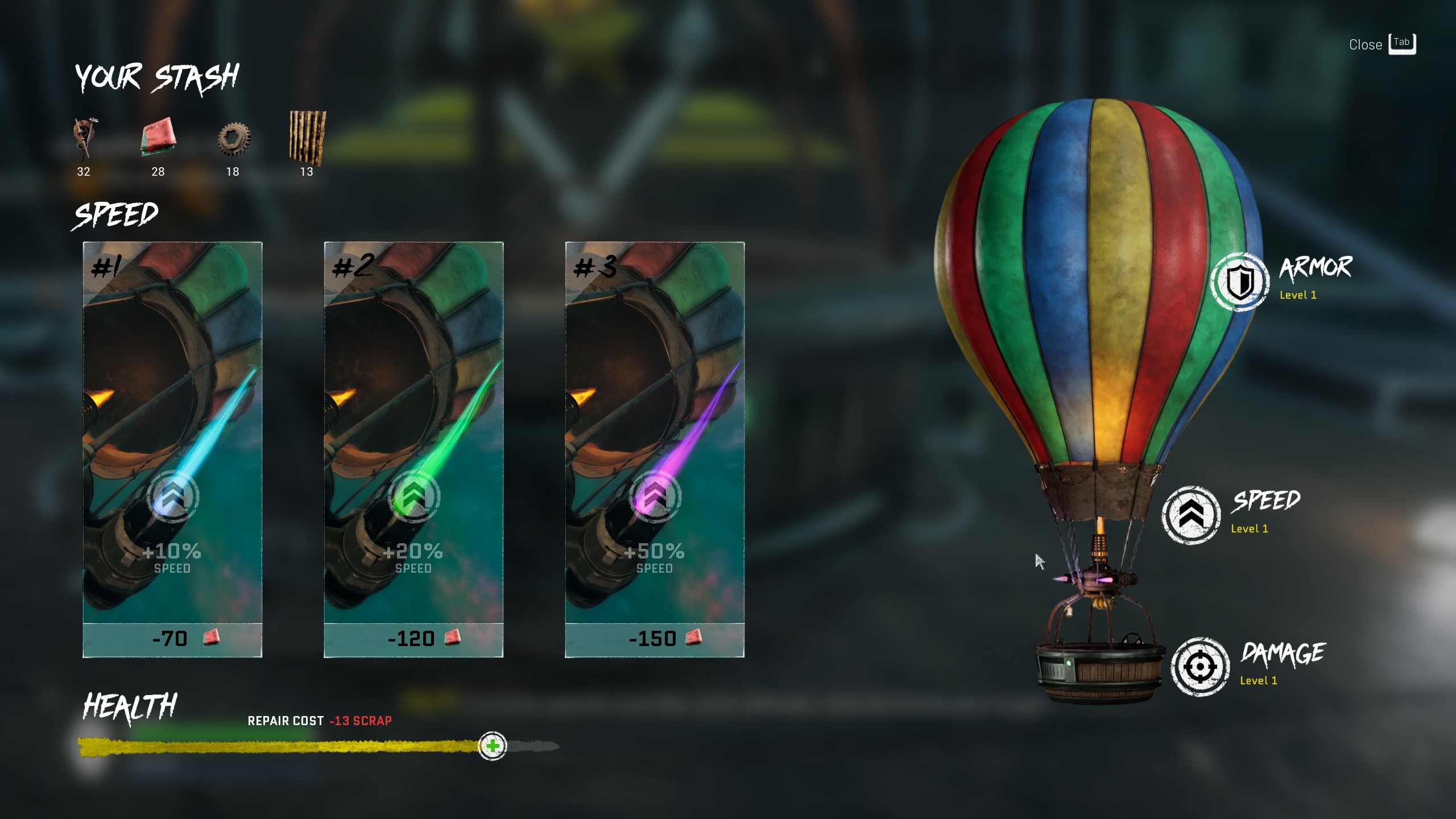
Task: Select the scrap resource icon with 32
Action: (x=84, y=138)
